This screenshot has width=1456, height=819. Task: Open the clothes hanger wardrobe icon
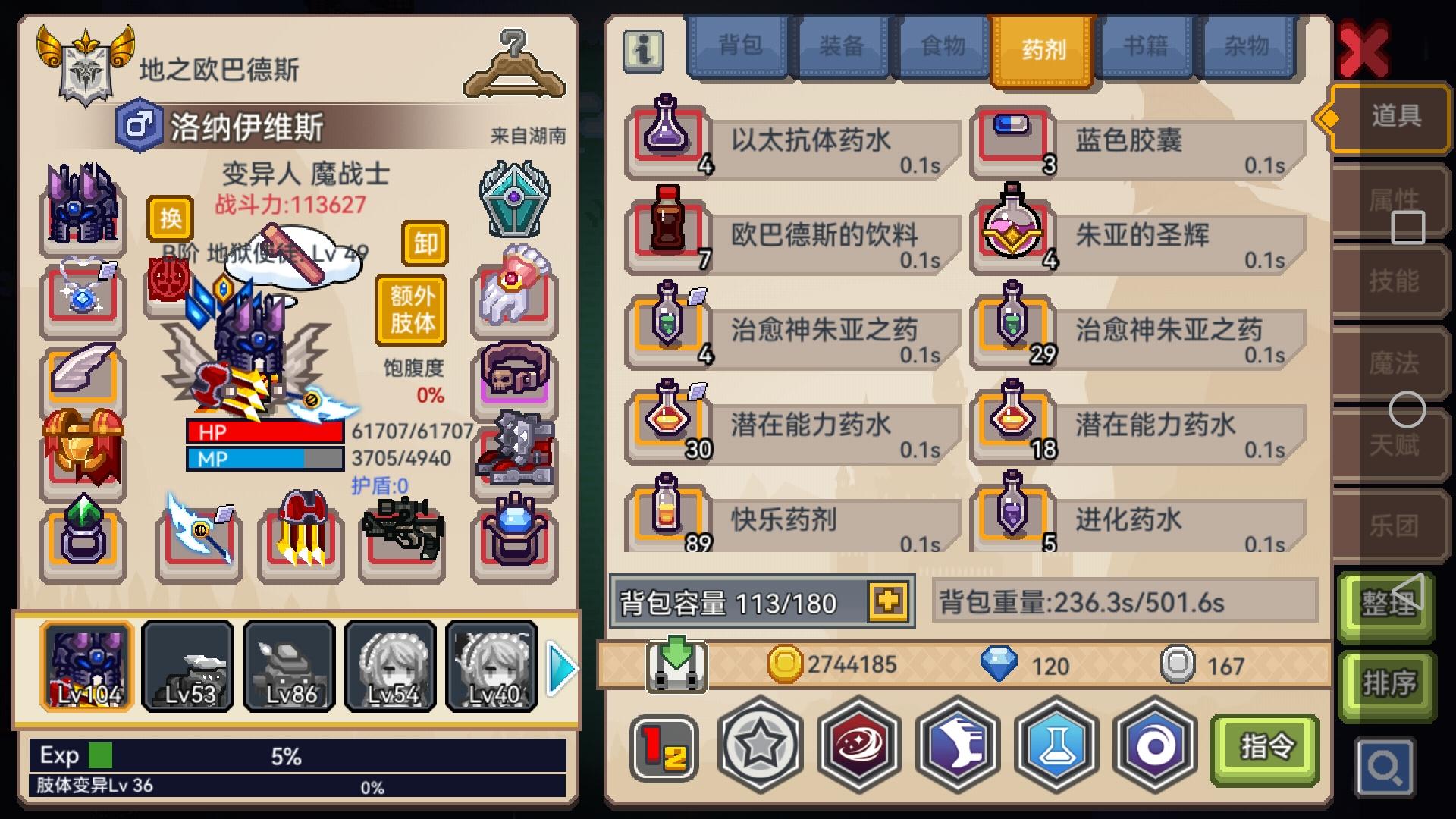tap(514, 61)
